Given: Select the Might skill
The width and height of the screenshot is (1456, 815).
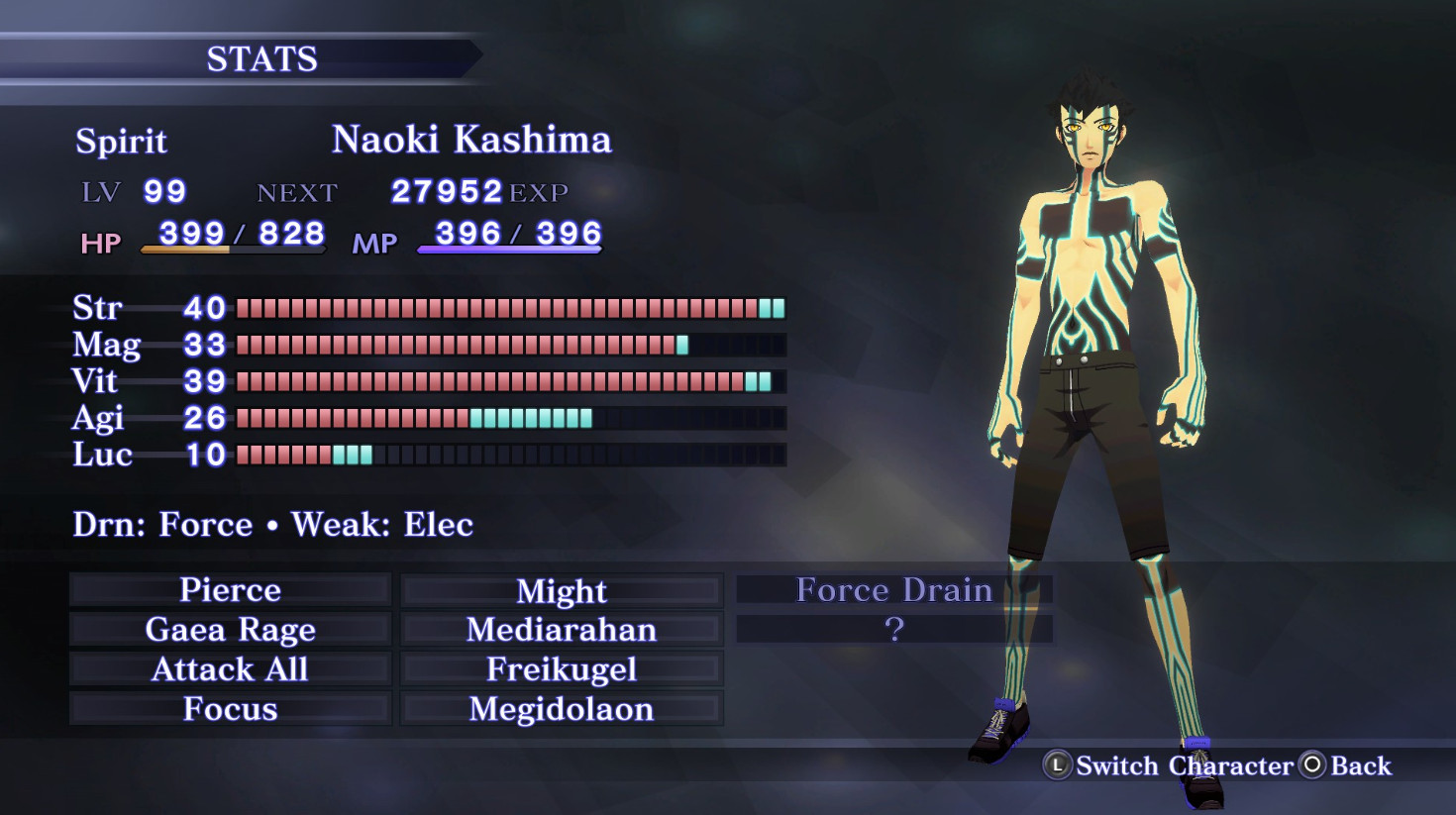Looking at the screenshot, I should [561, 590].
